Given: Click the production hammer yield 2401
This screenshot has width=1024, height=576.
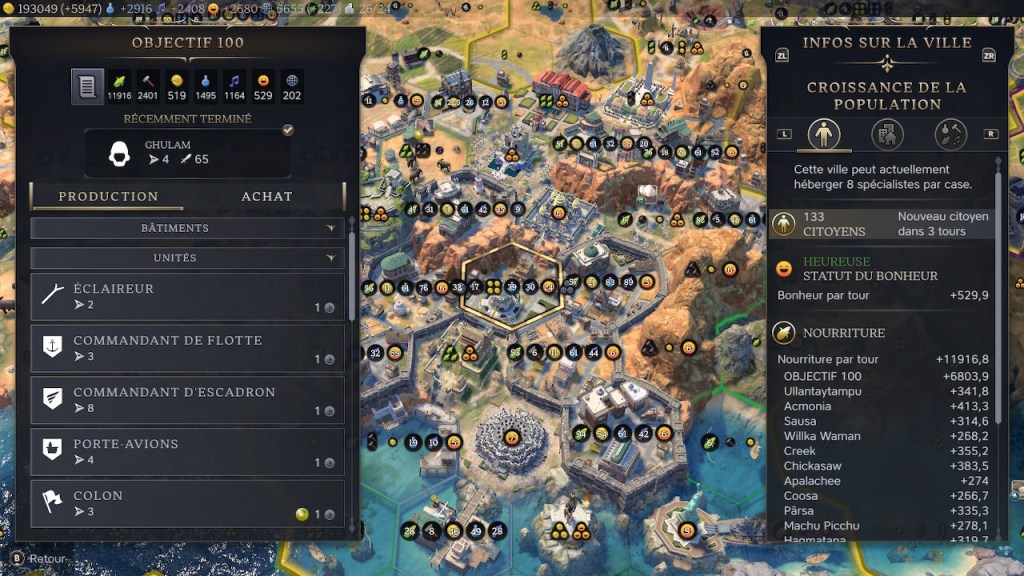Looking at the screenshot, I should 148,87.
